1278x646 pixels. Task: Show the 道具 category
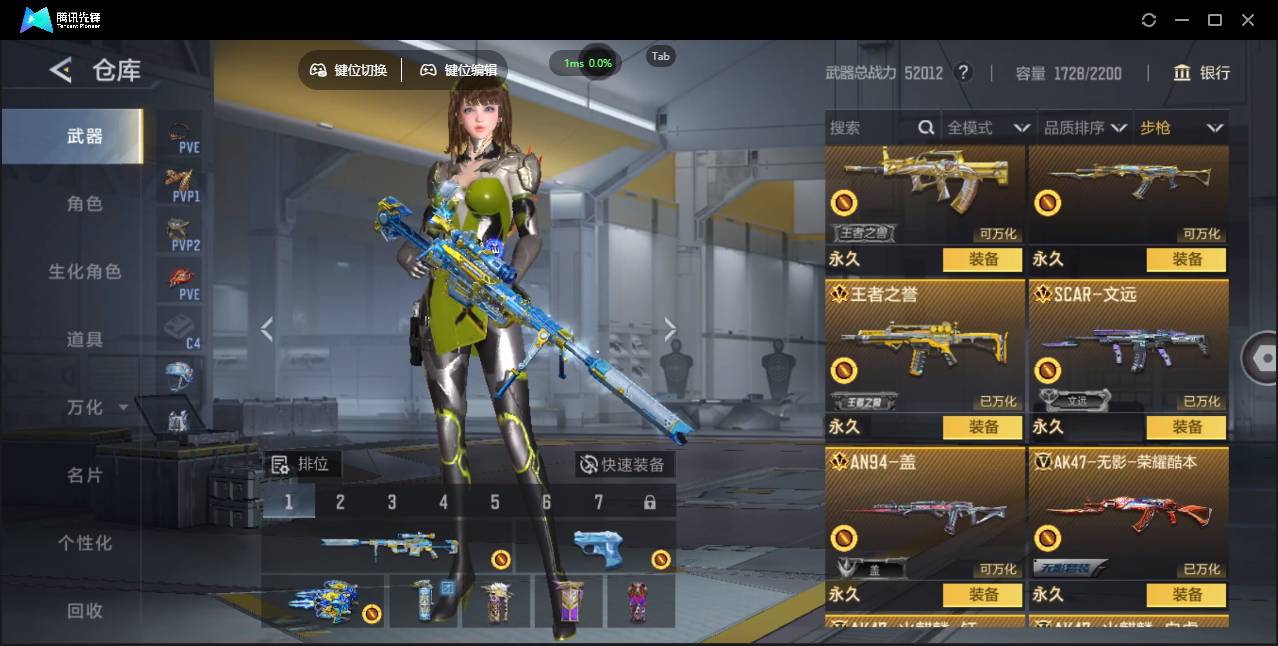85,340
